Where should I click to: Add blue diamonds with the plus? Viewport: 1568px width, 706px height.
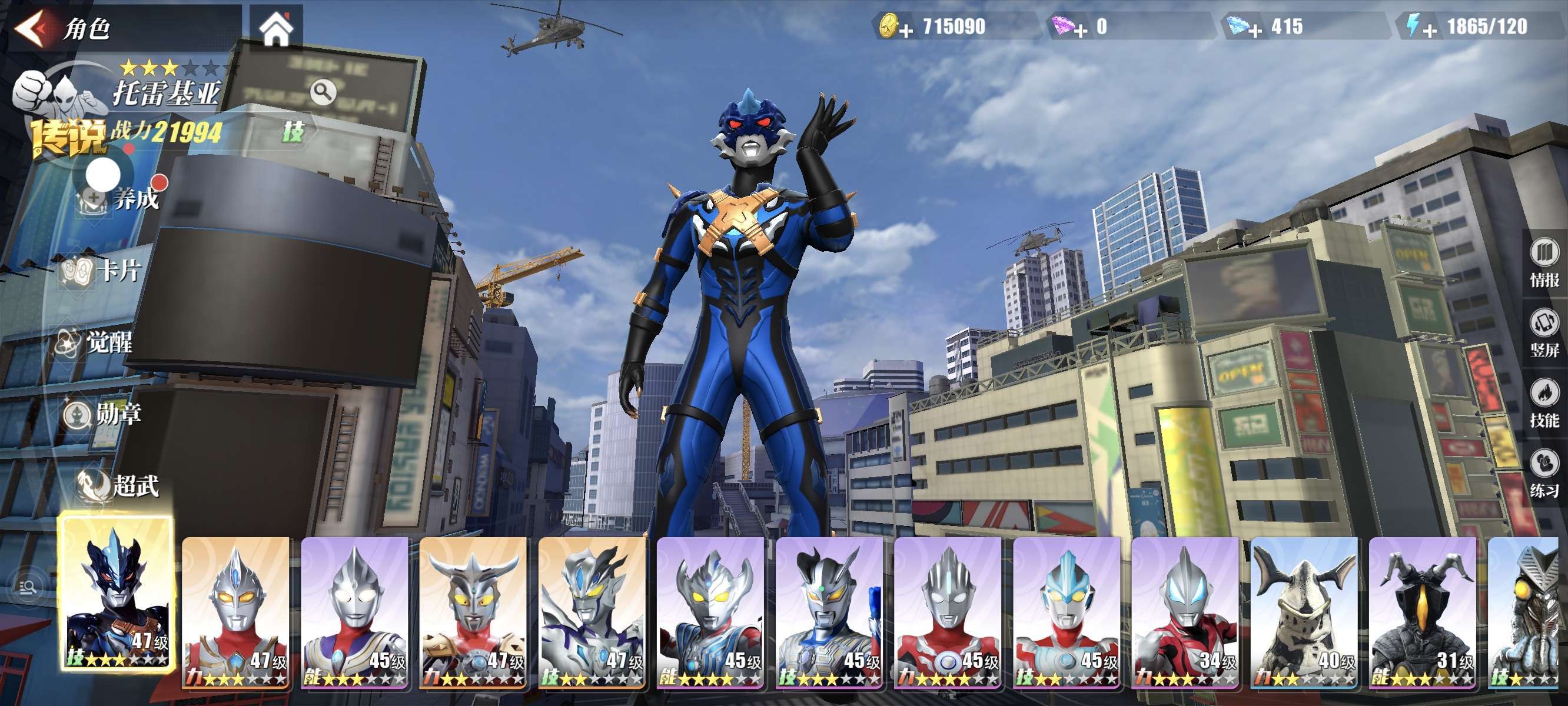click(1255, 29)
